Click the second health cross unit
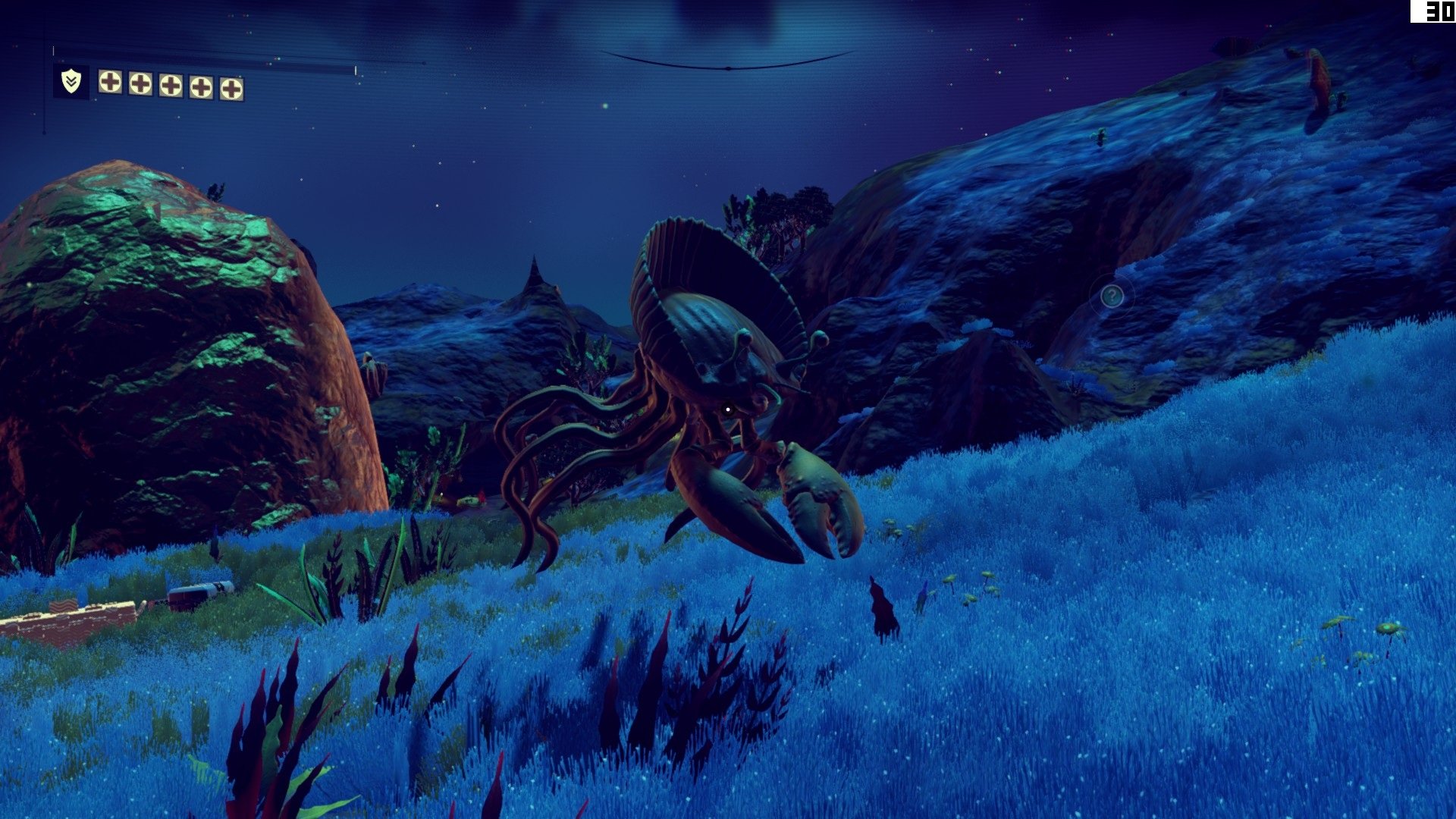The height and width of the screenshot is (819, 1456). click(x=140, y=84)
